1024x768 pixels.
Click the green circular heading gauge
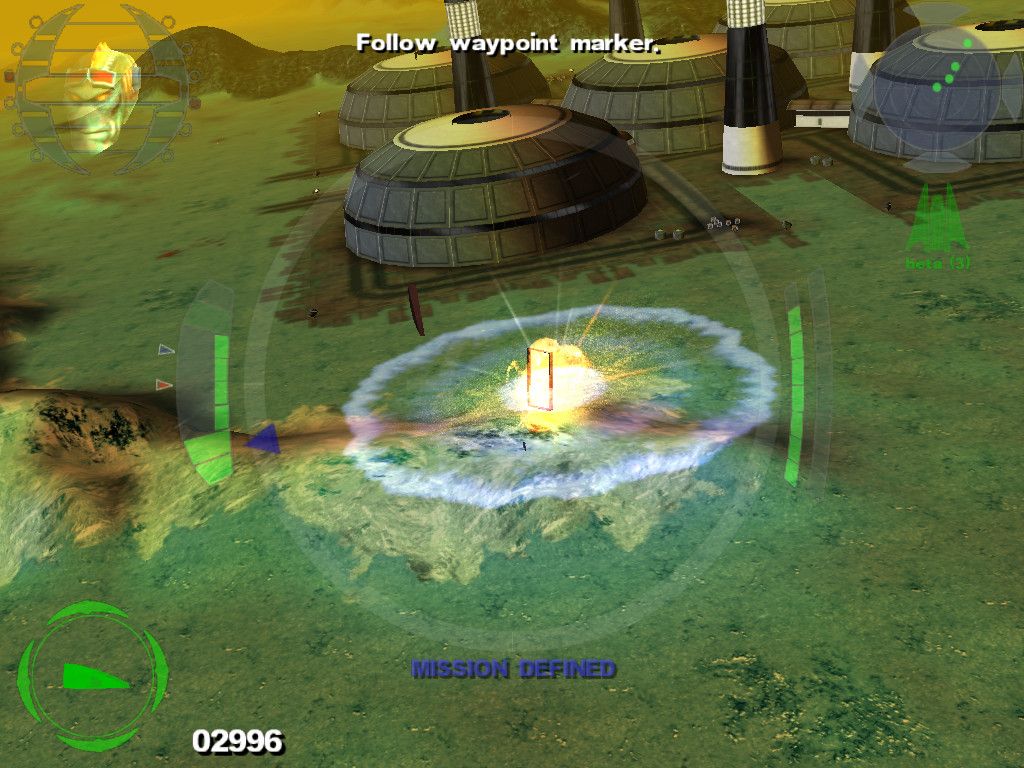pyautogui.click(x=92, y=676)
